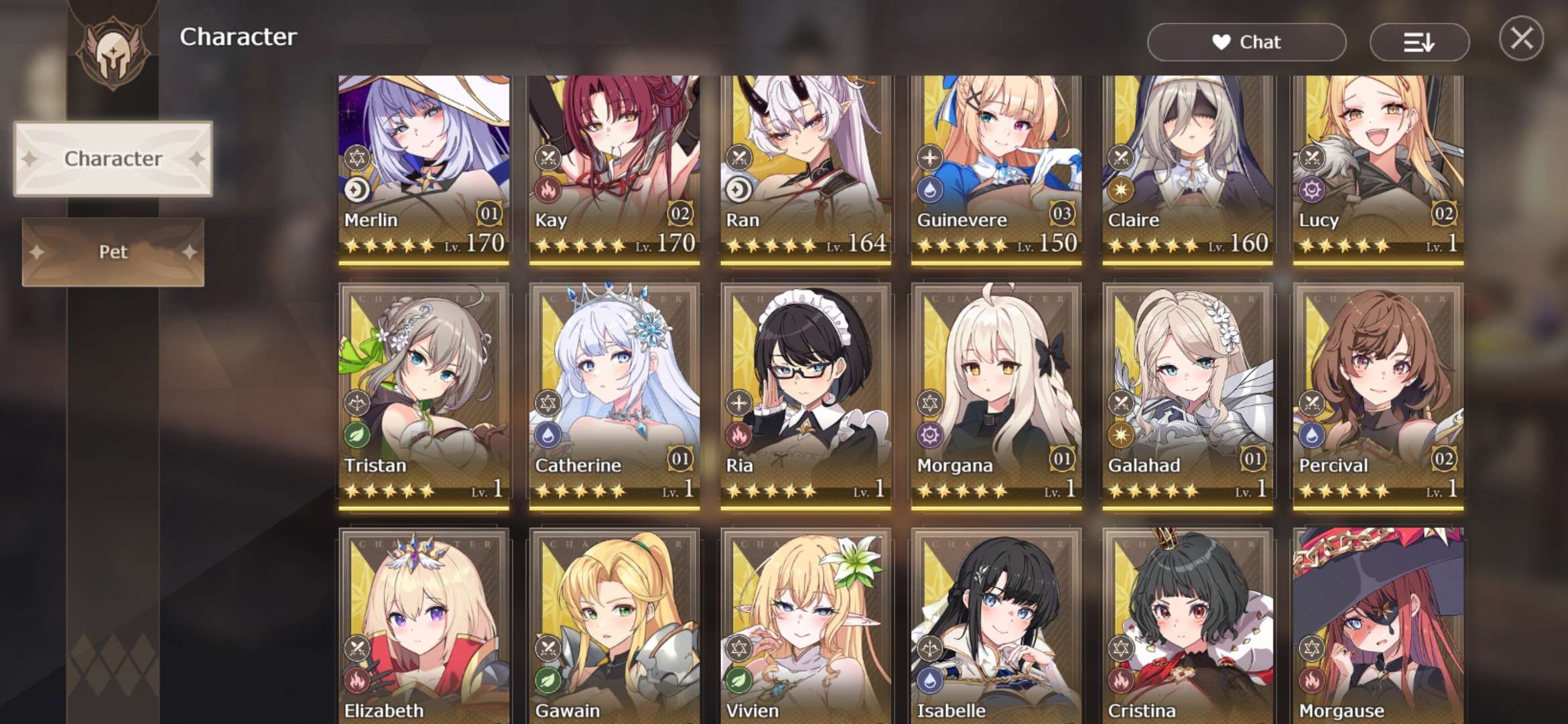Select Galahad's character card
This screenshot has height=724, width=1568.
pyautogui.click(x=1187, y=396)
